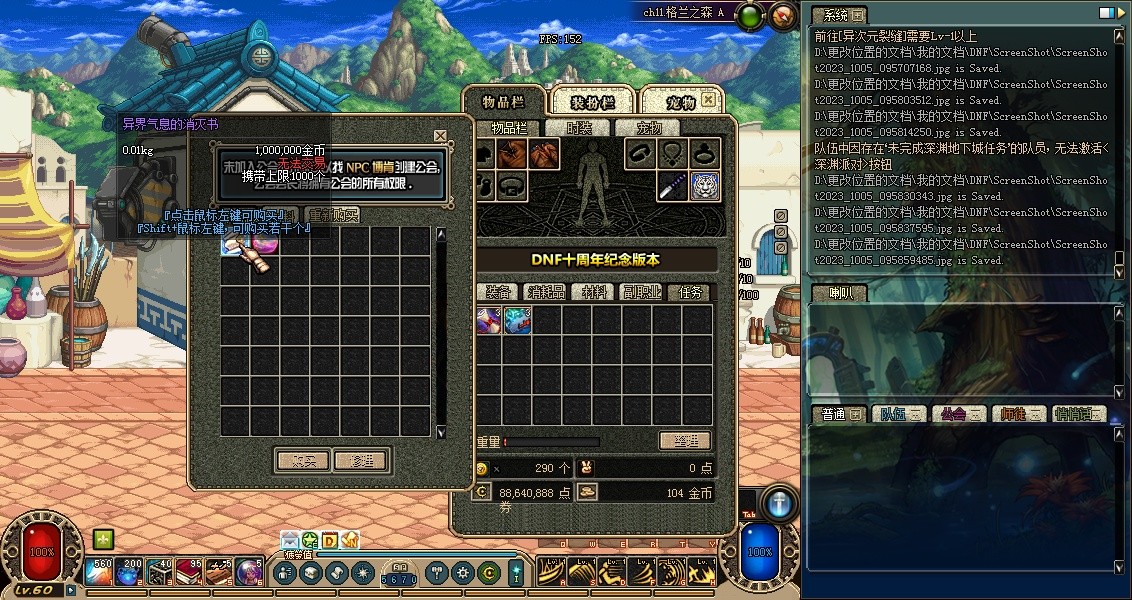Click the 整理 (sort) inventory button
This screenshot has width=1132, height=600.
pos(684,440)
